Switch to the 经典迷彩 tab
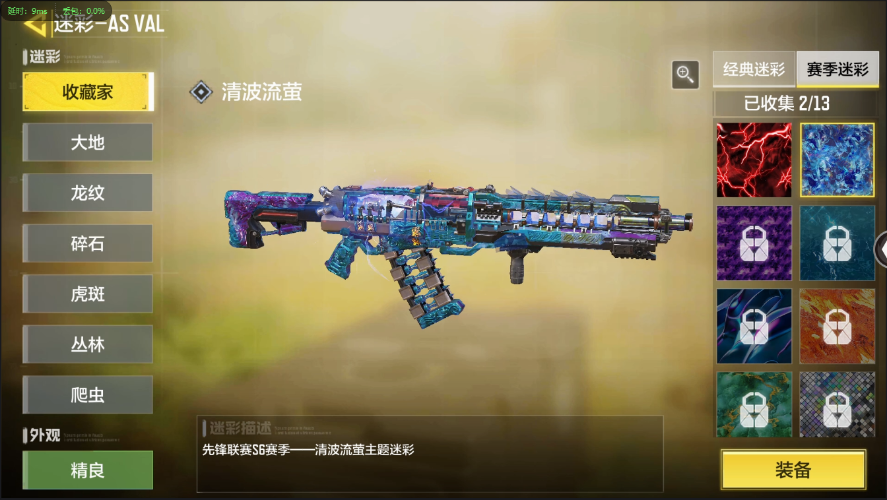The width and height of the screenshot is (887, 500). pyautogui.click(x=754, y=70)
